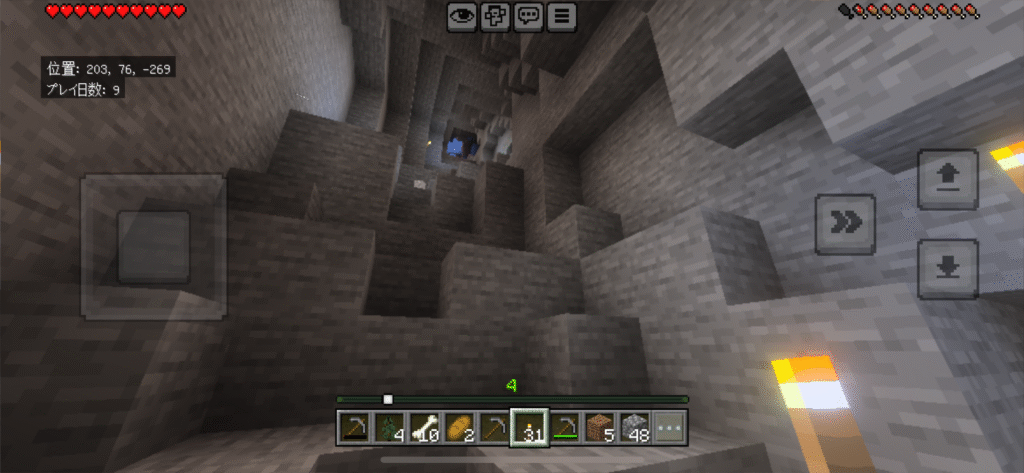Open inventory with the three-dots button
The width and height of the screenshot is (1024, 473).
point(671,427)
